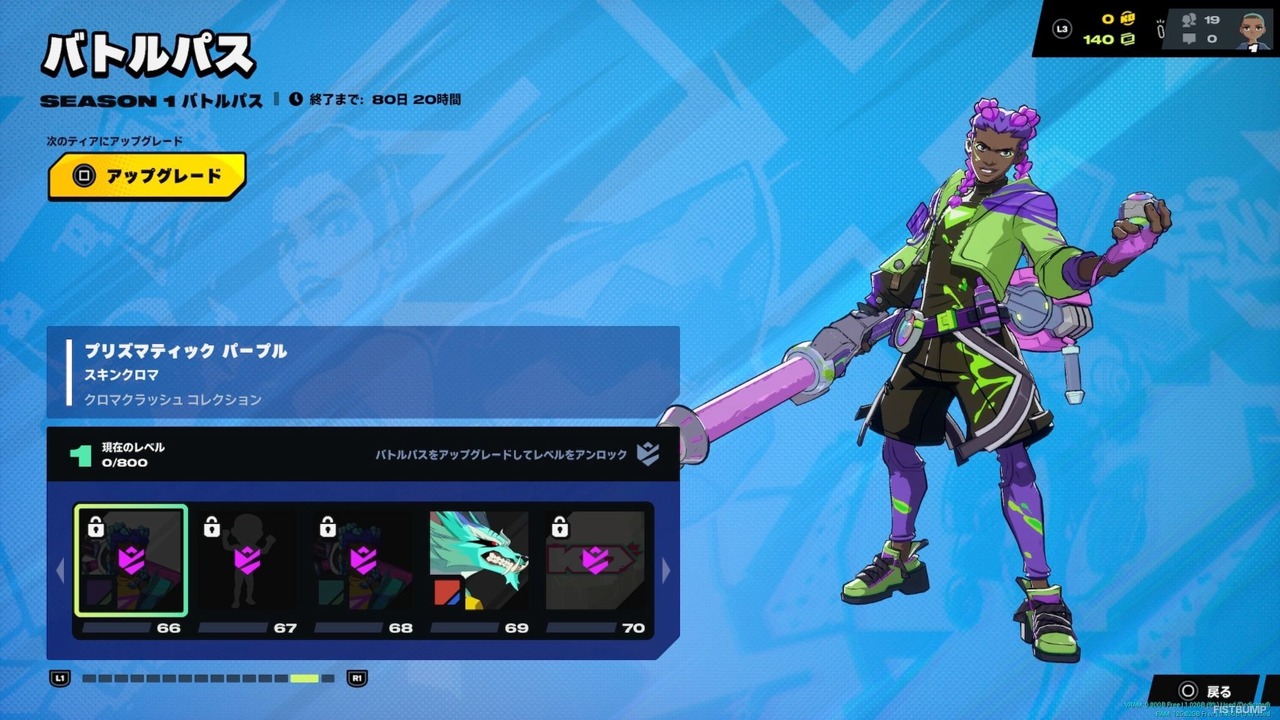Open the friends list icon
1280x720 pixels.
[x=1189, y=19]
